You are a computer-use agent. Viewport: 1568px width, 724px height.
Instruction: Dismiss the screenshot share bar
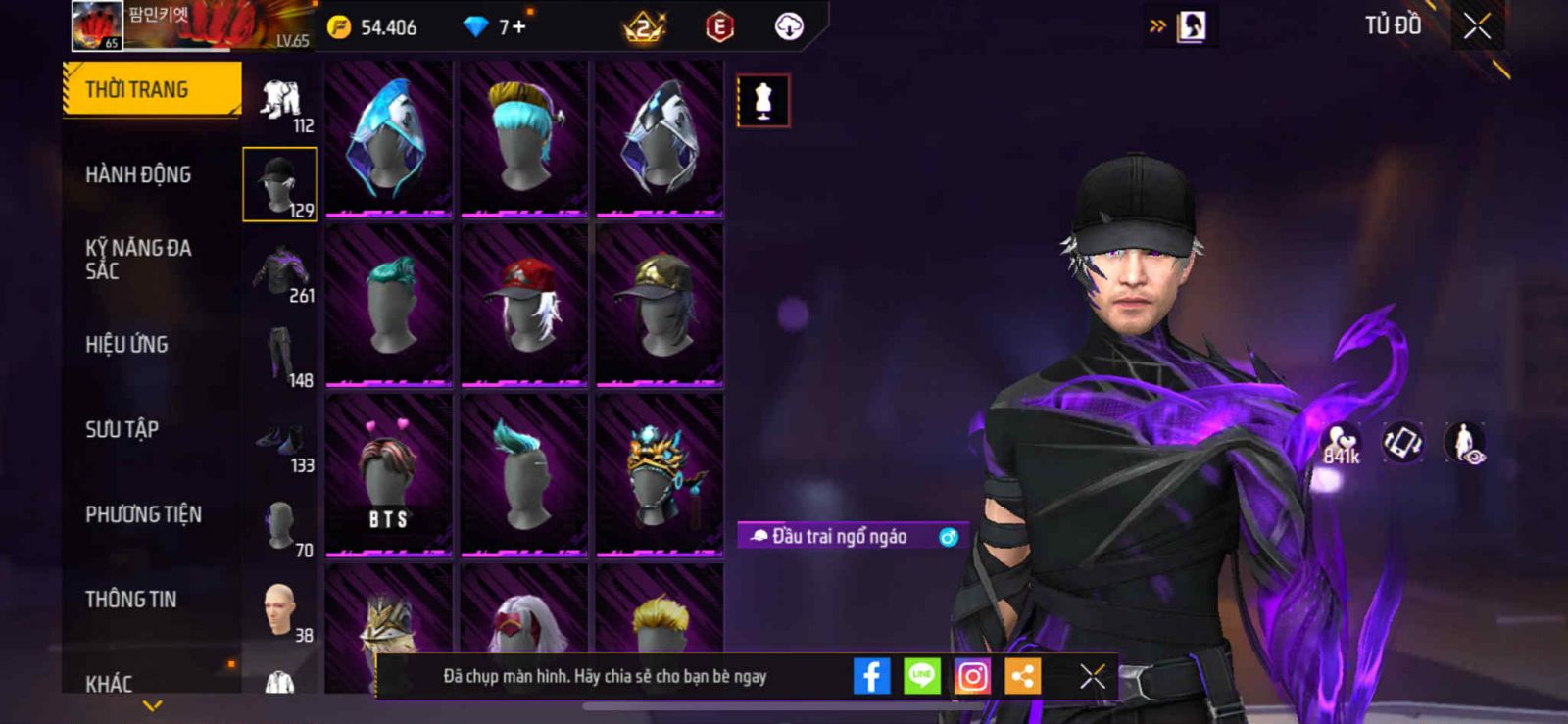click(1093, 676)
